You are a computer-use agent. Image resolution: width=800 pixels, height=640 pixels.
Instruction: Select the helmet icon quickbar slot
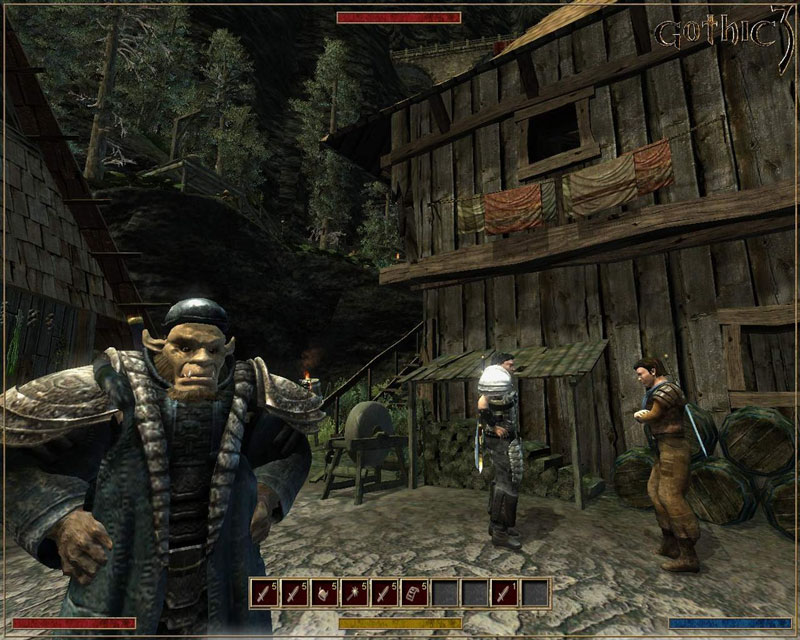pos(324,593)
